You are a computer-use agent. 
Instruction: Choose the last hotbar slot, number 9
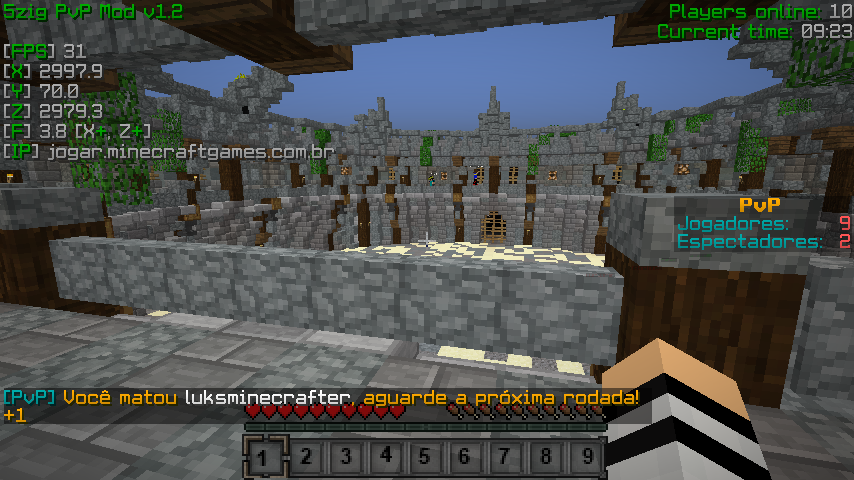(x=585, y=458)
